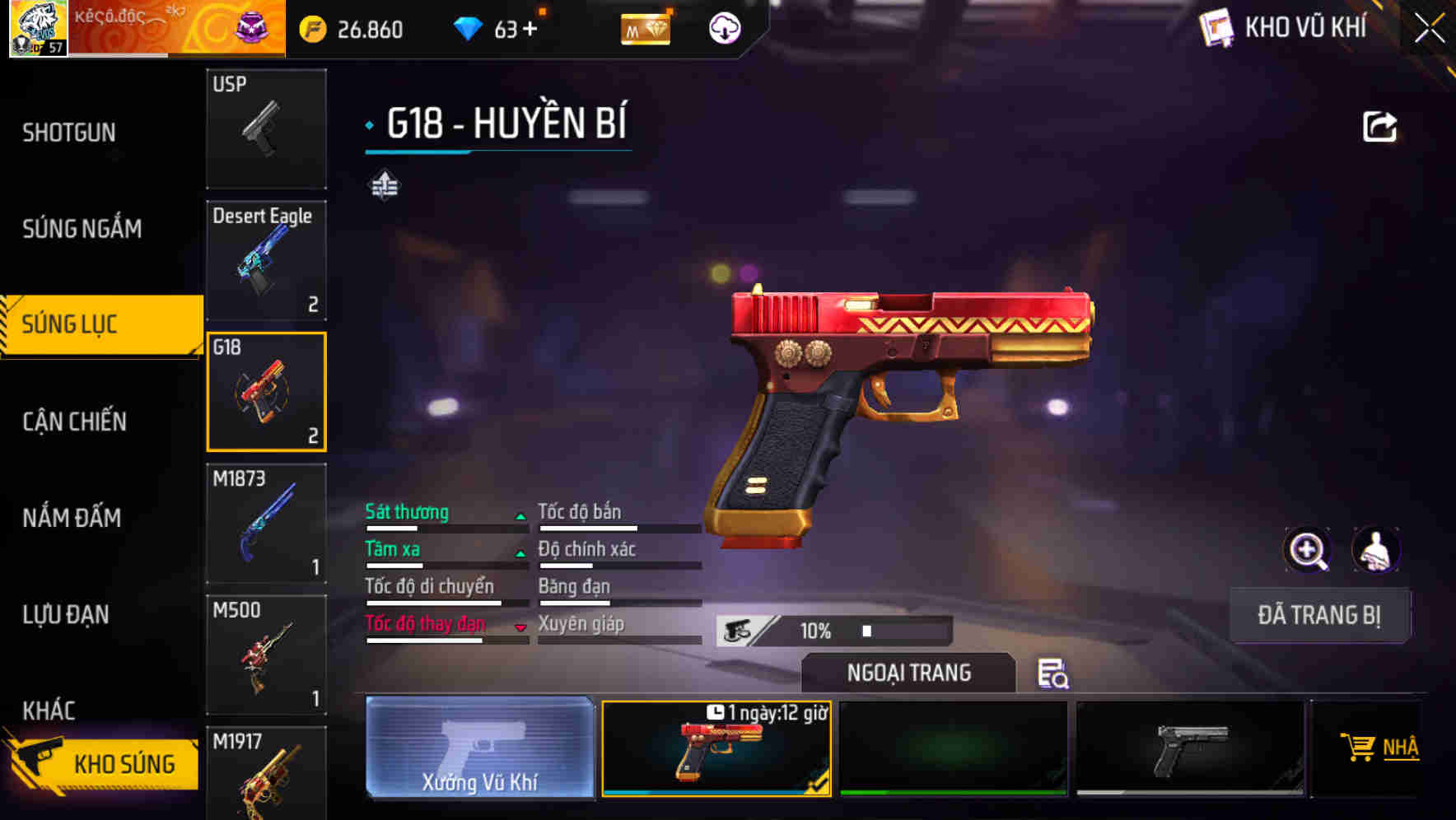This screenshot has width=1456, height=820.
Task: Open the player profile avatar
Action: (x=37, y=30)
